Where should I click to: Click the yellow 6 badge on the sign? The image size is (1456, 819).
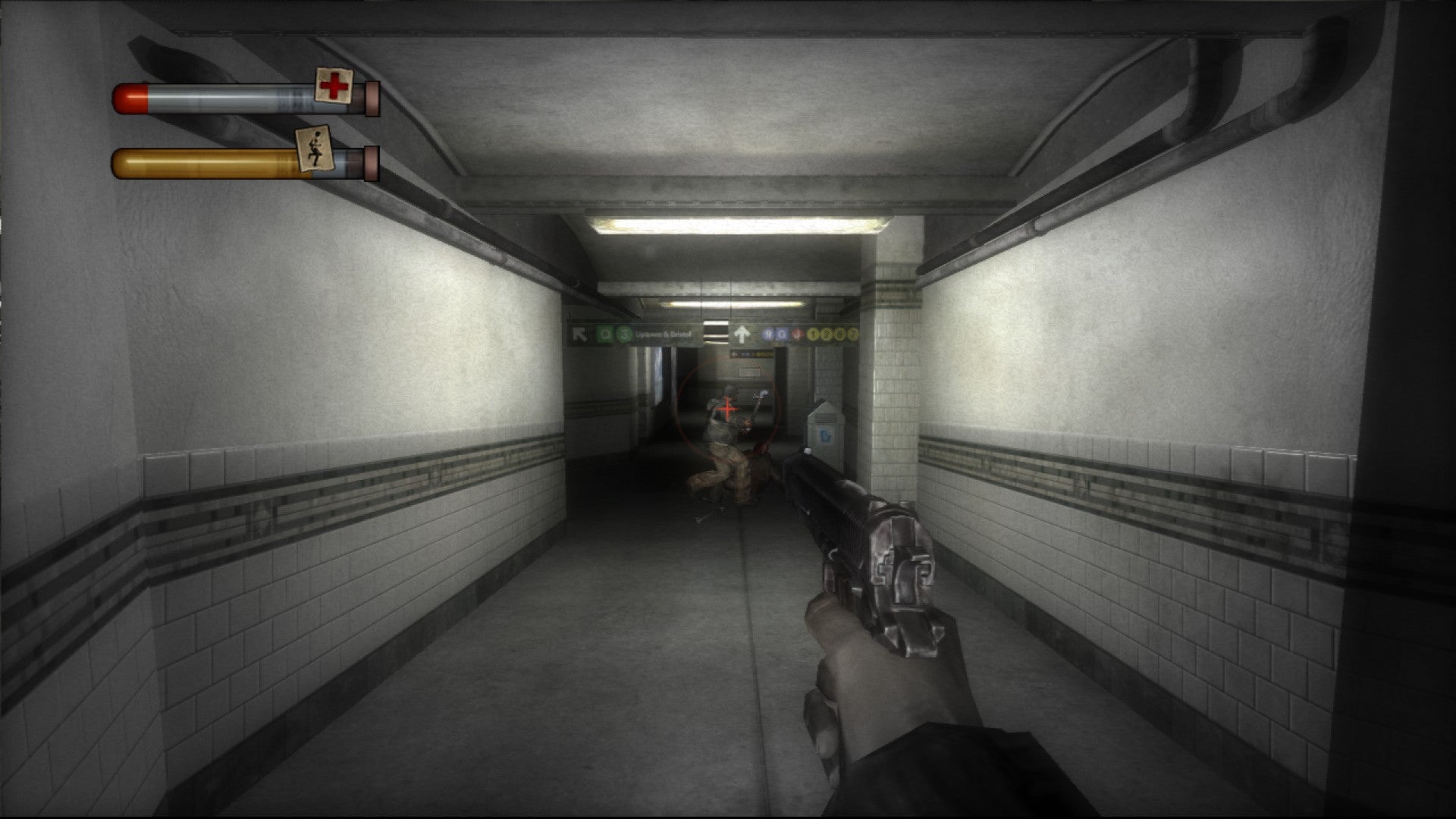click(841, 334)
